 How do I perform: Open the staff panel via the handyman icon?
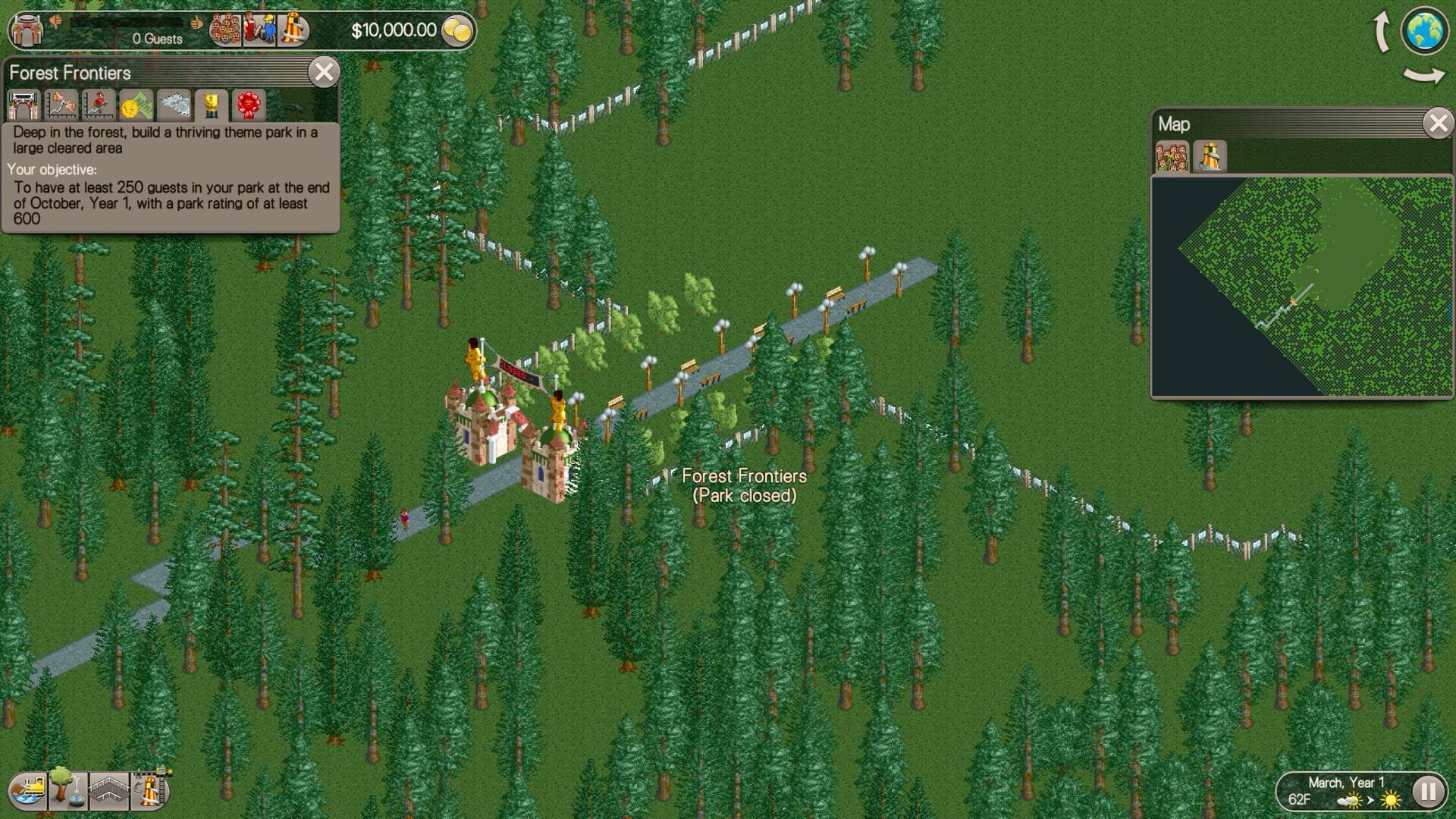pyautogui.click(x=259, y=29)
